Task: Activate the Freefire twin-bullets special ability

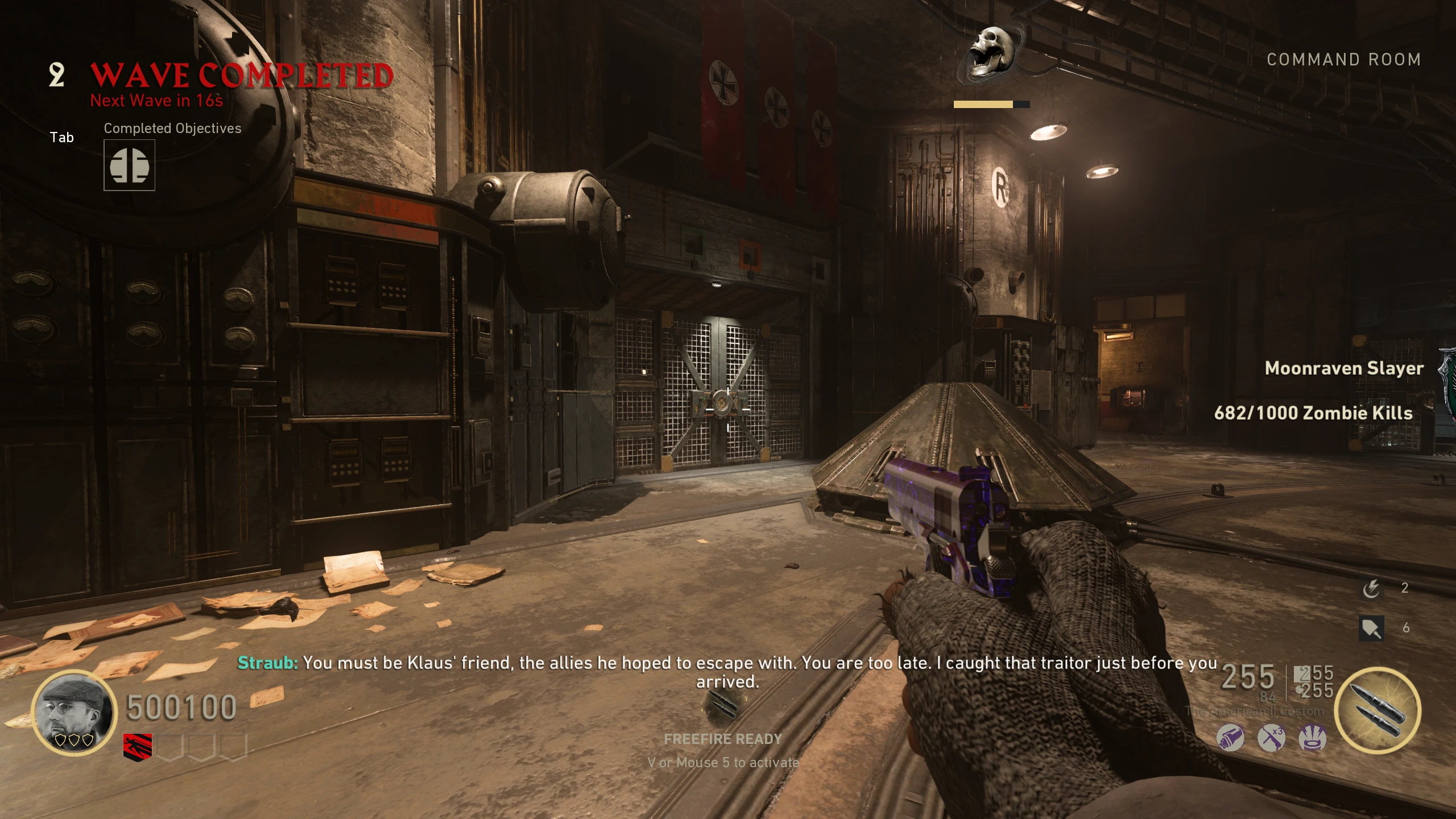Action: tap(1377, 710)
